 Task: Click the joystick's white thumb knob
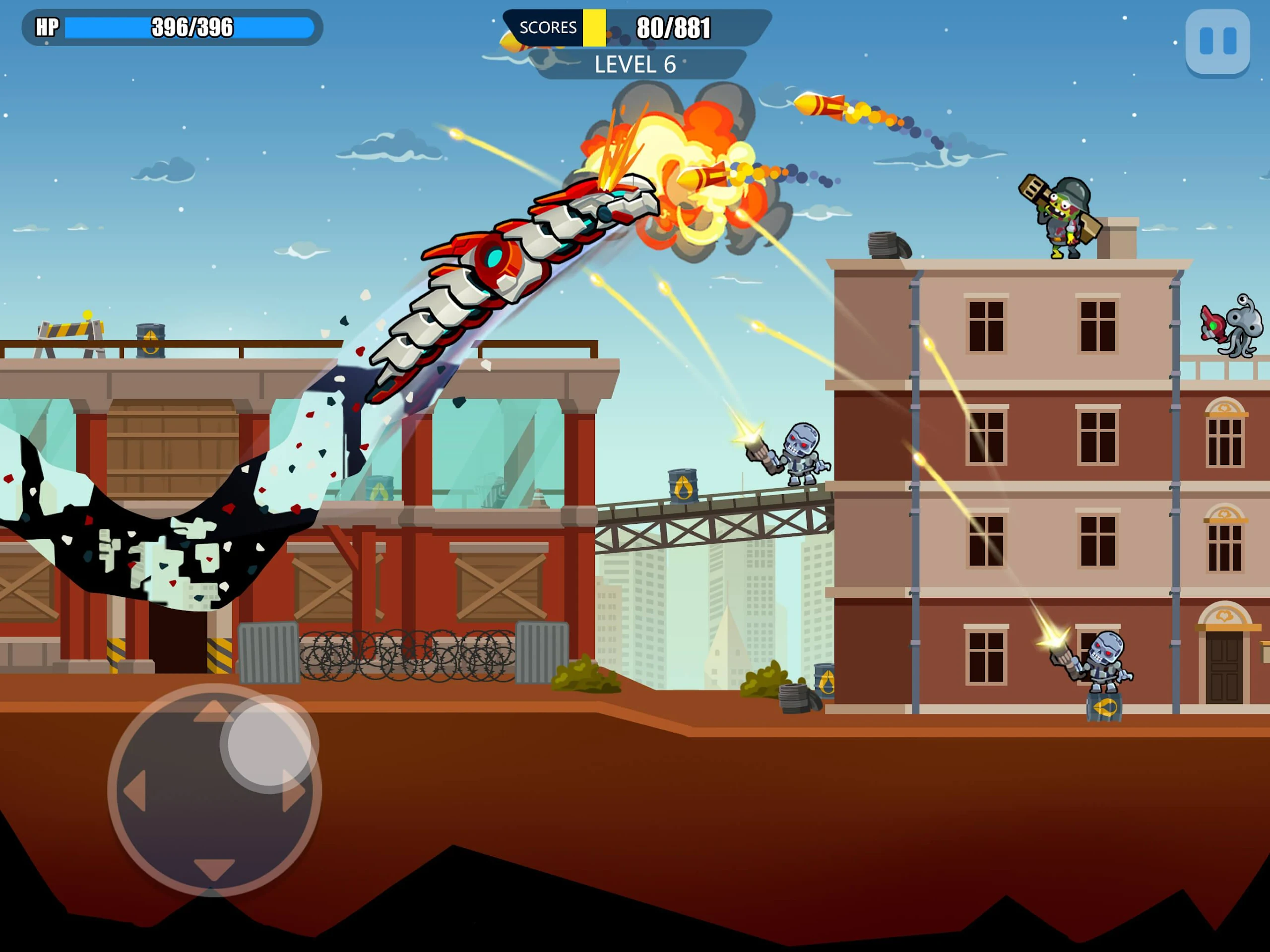269,743
